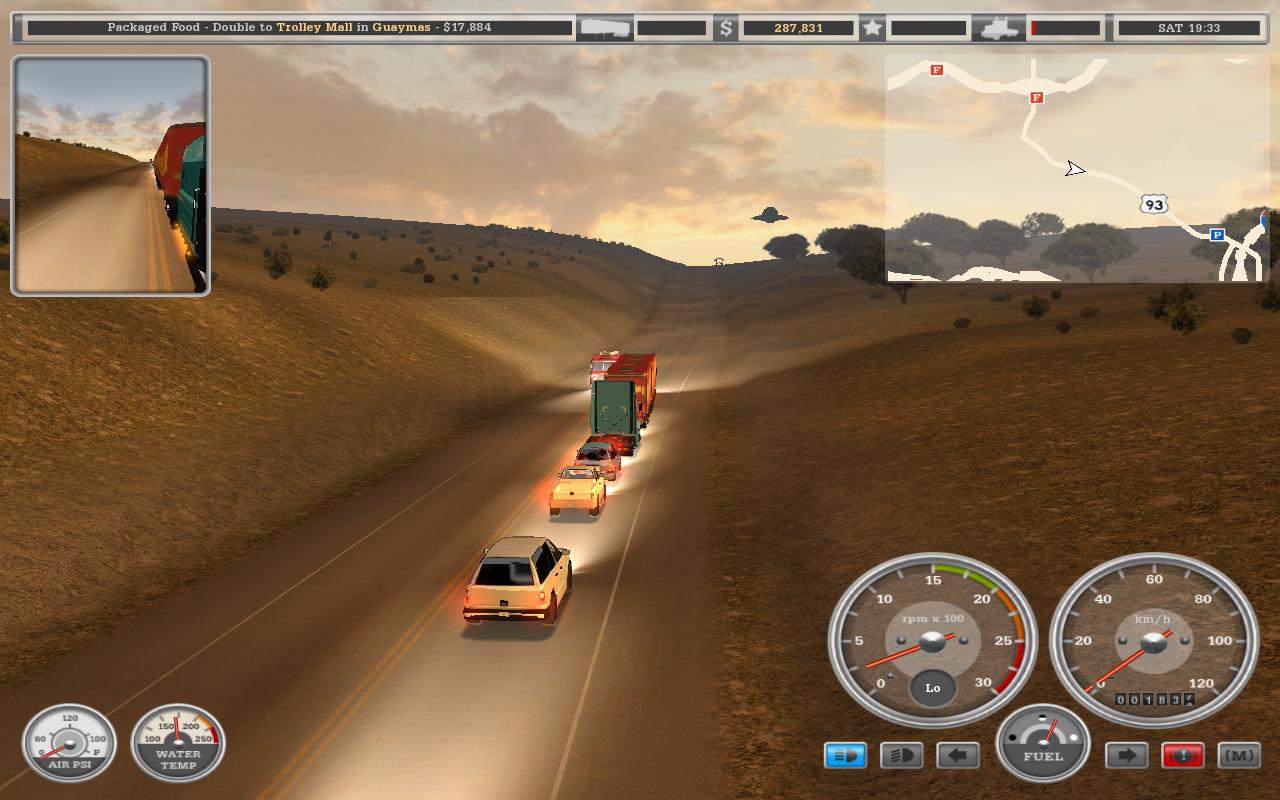Open the route minimap
The height and width of the screenshot is (800, 1280).
click(x=1075, y=168)
